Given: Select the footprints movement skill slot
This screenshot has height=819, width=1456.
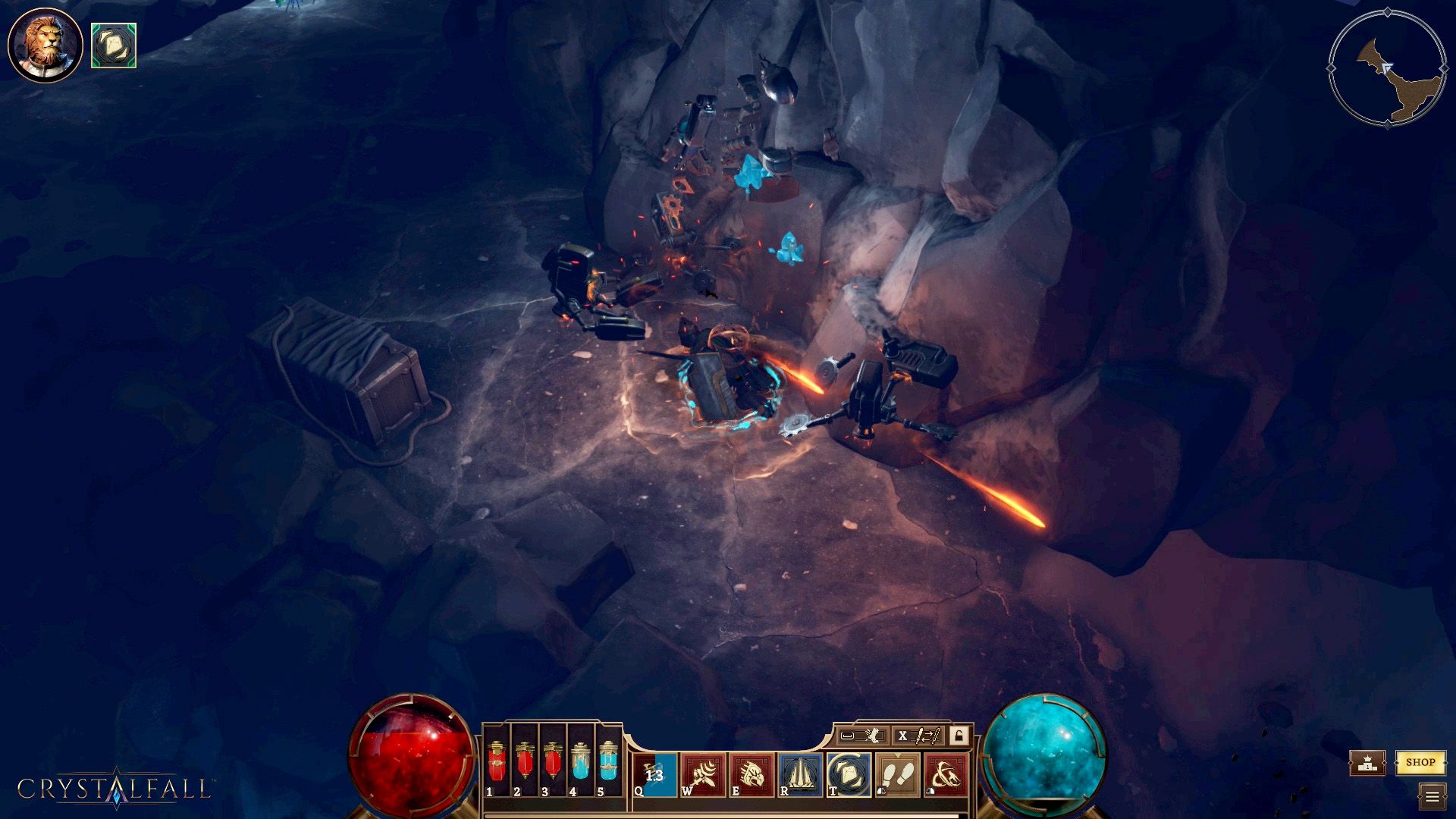Looking at the screenshot, I should tap(898, 774).
